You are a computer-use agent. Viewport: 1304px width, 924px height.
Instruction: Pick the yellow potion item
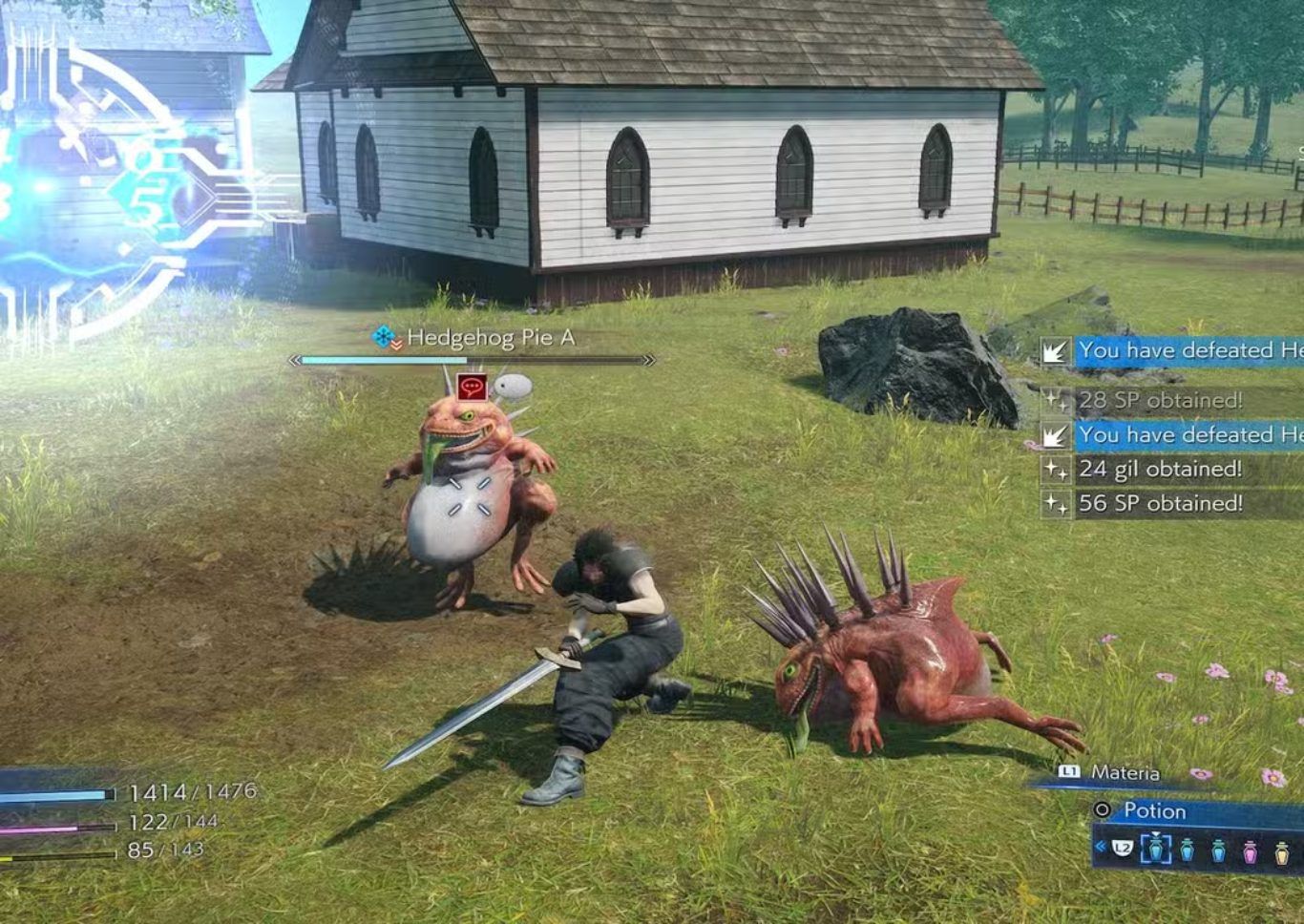[1282, 850]
